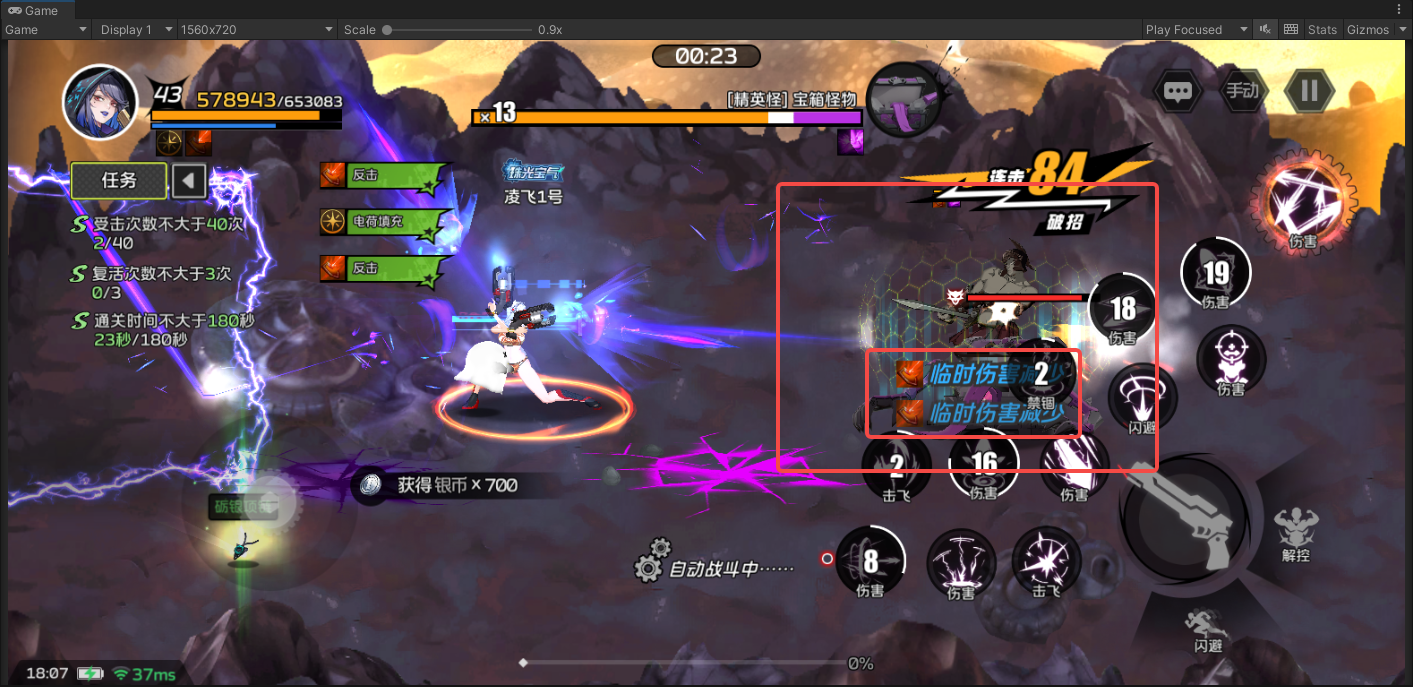Viewport: 1413px width, 687px height.
Task: Open the 任务 mission panel
Action: click(x=119, y=181)
